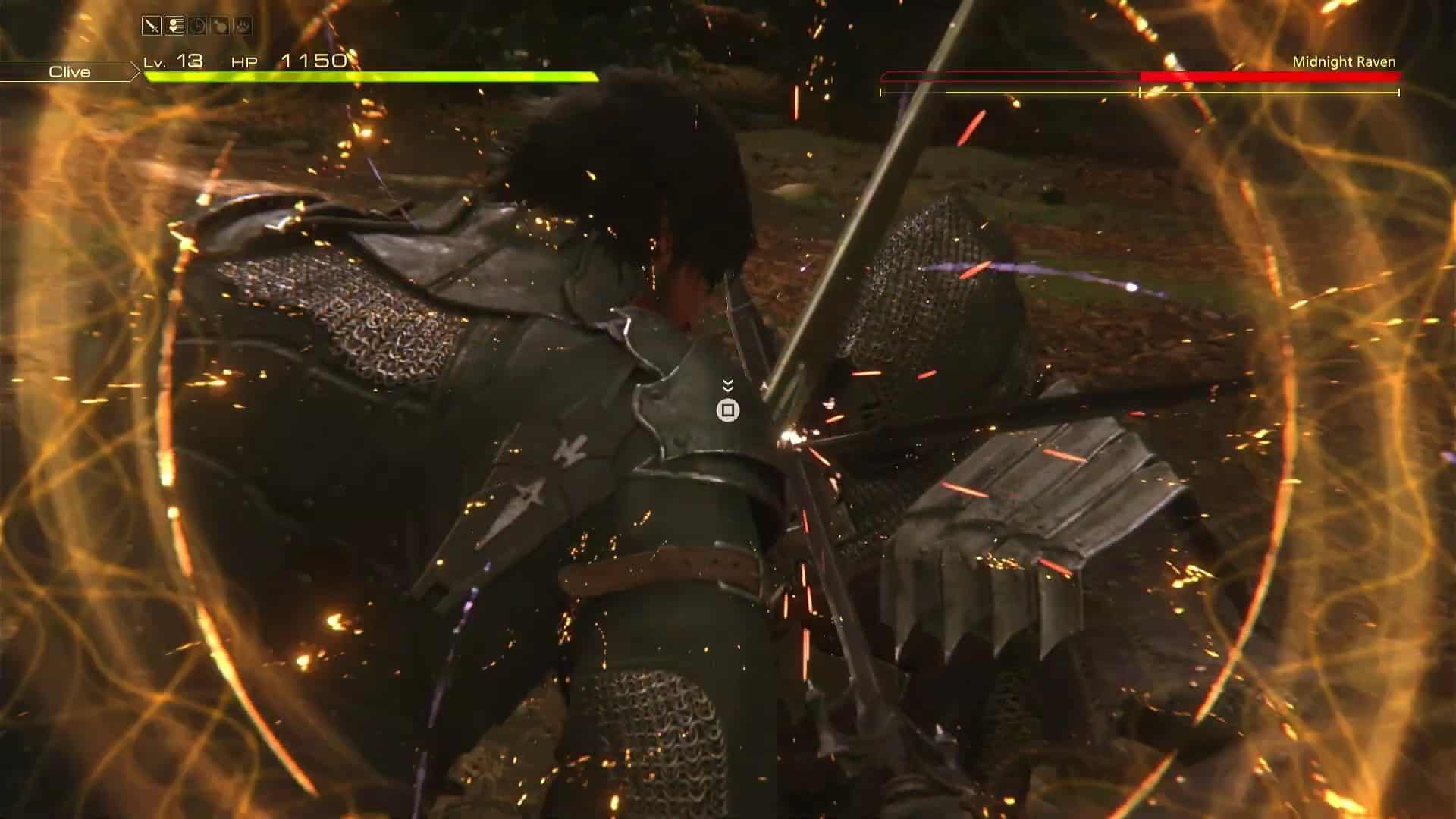Click the potion item icon in the toolbar

tap(221, 25)
